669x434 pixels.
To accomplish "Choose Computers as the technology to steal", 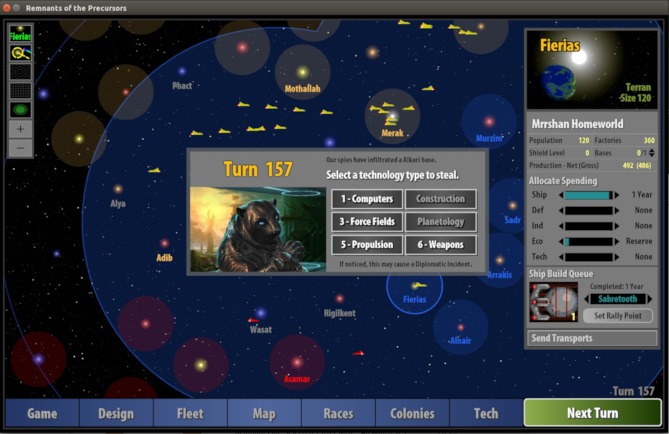I will 366,199.
